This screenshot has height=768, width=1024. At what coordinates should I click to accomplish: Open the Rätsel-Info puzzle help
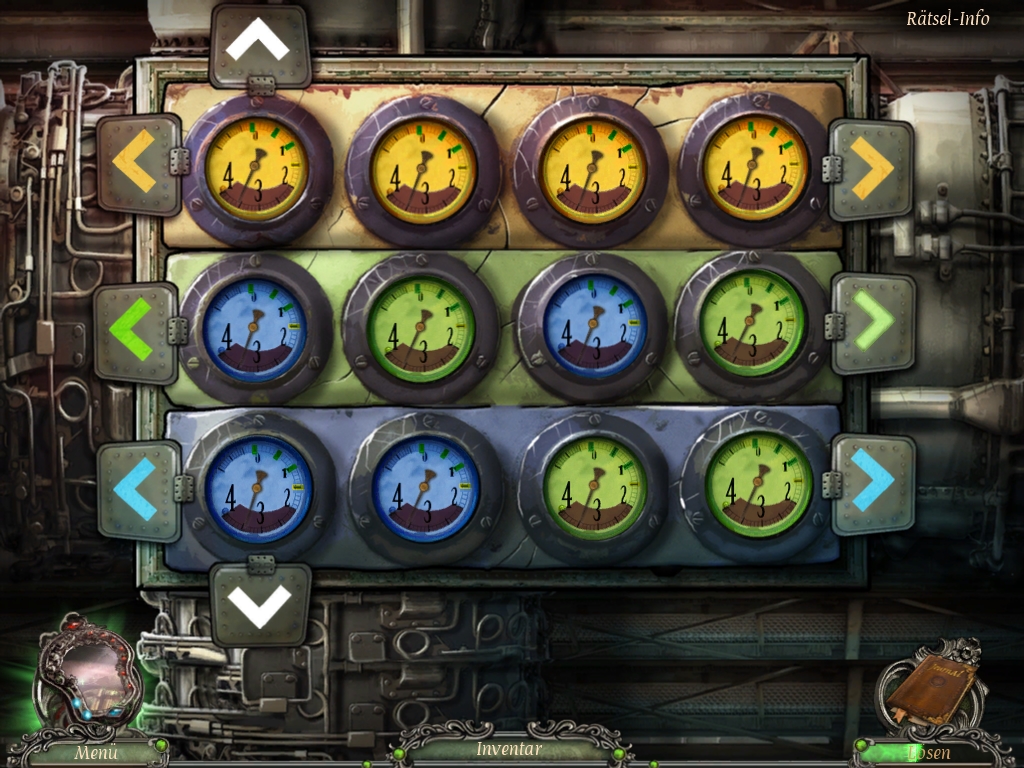(x=947, y=18)
